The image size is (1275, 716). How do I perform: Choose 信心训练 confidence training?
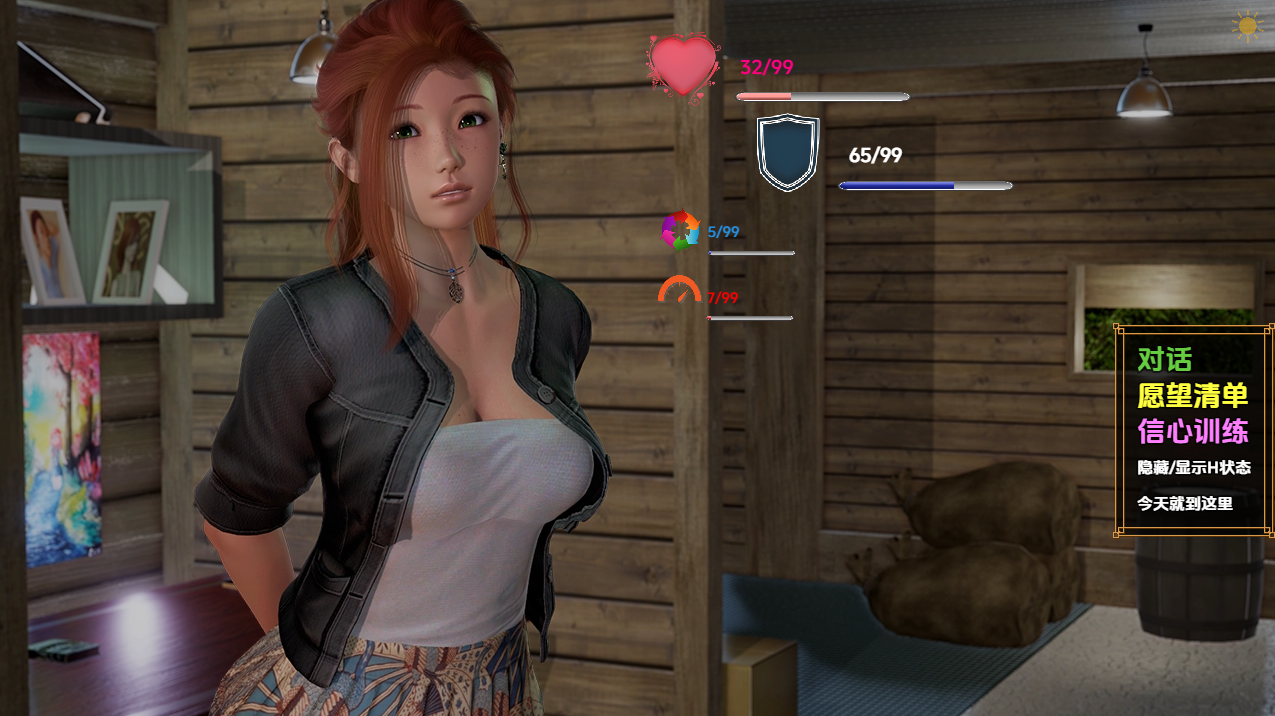point(1192,431)
